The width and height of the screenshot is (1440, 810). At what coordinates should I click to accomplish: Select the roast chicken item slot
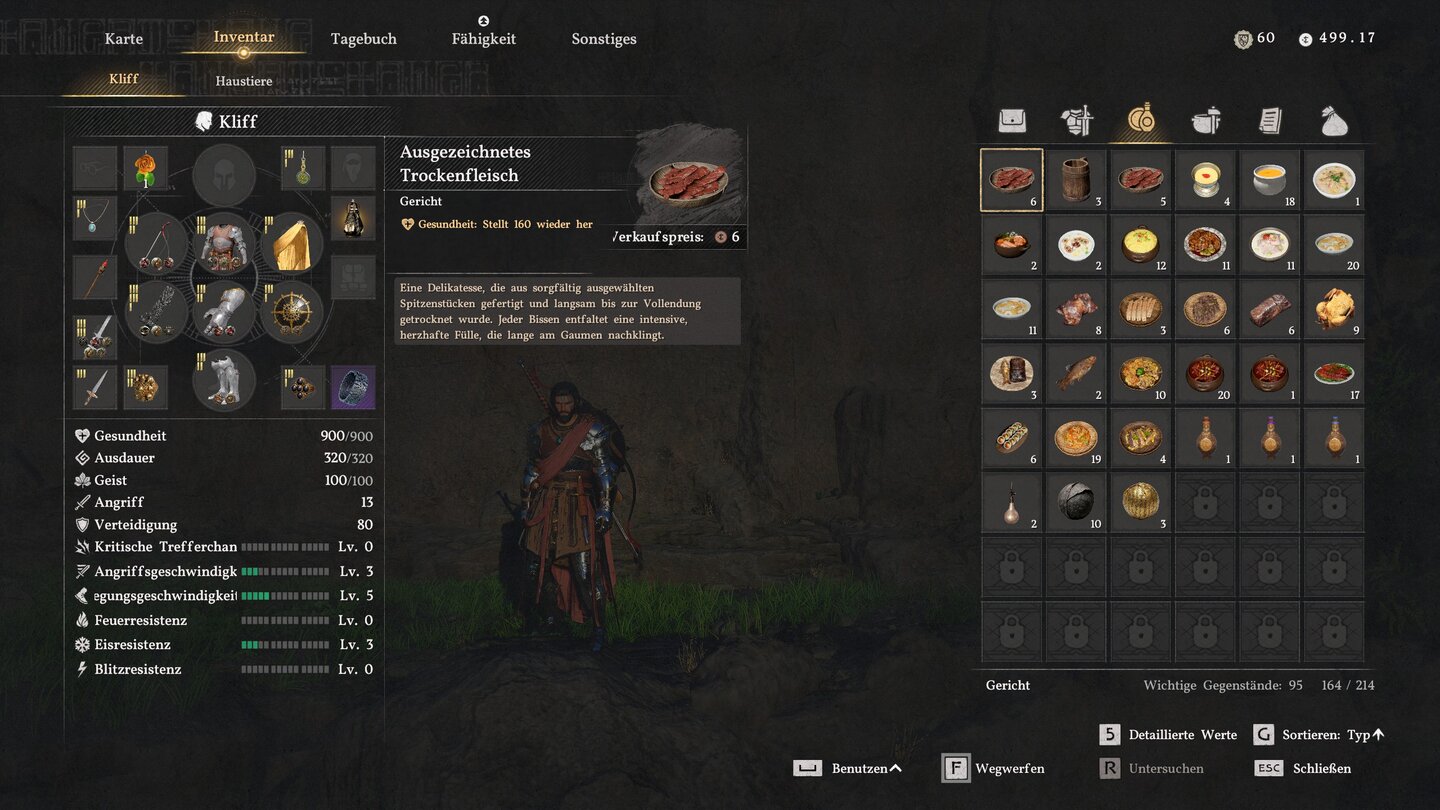[x=1334, y=309]
